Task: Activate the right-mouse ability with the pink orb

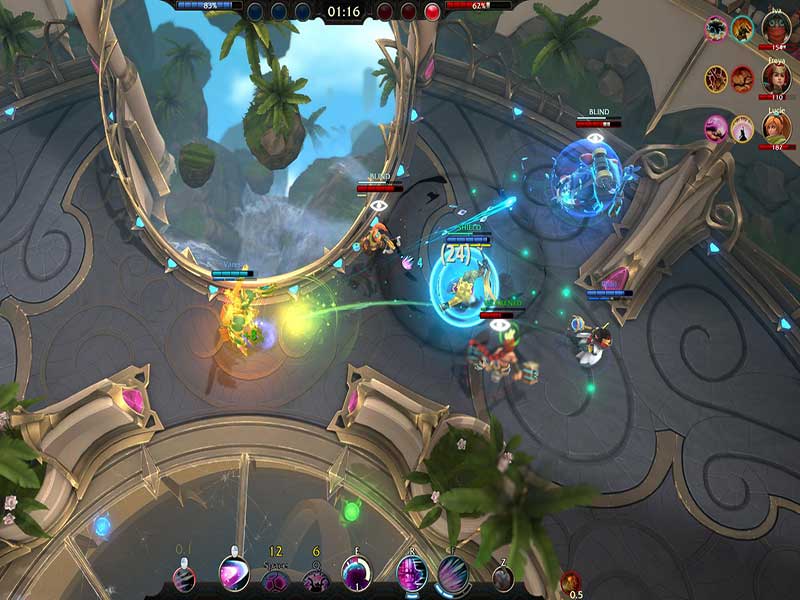Action: click(x=234, y=574)
